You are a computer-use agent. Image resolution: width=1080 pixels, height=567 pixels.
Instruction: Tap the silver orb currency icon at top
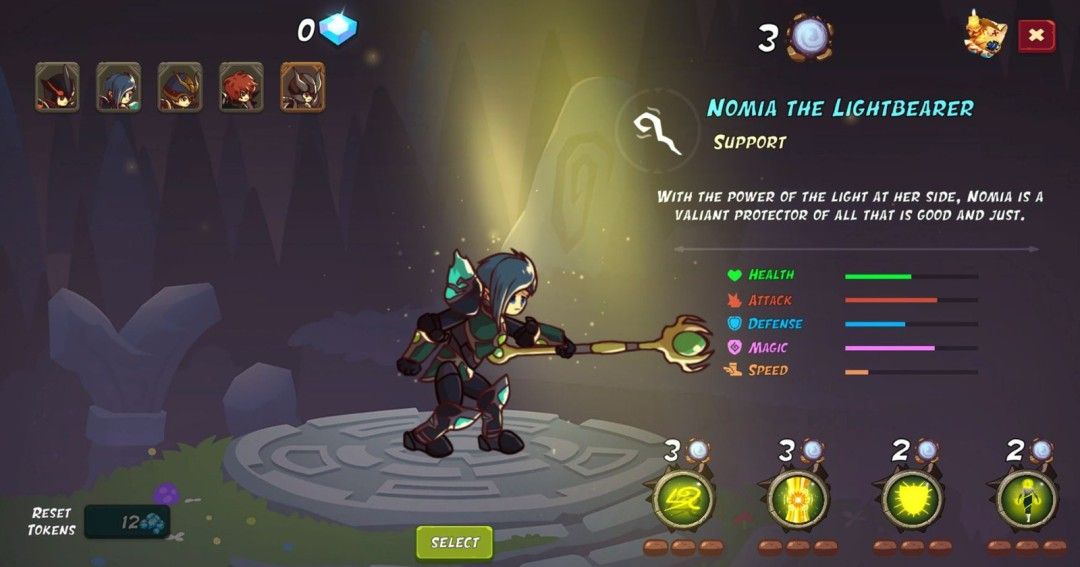(x=808, y=38)
